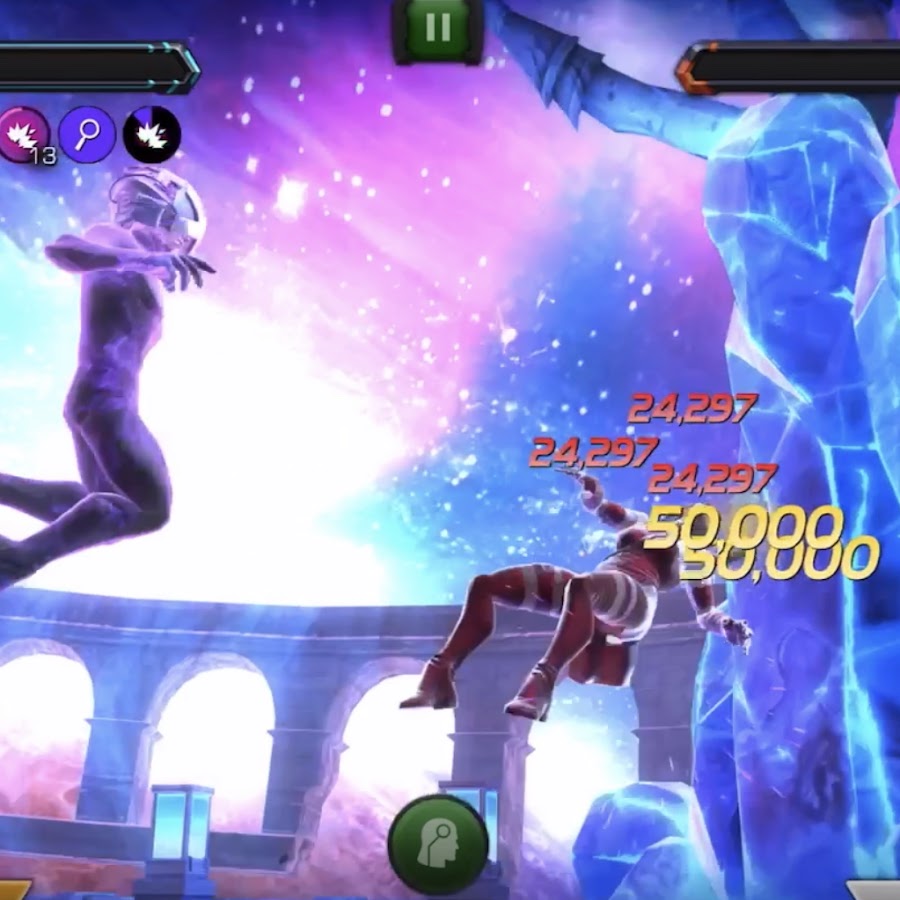Screen dimensions: 900x900
Task: Tap the green head-silhouette ability button
Action: [x=438, y=845]
